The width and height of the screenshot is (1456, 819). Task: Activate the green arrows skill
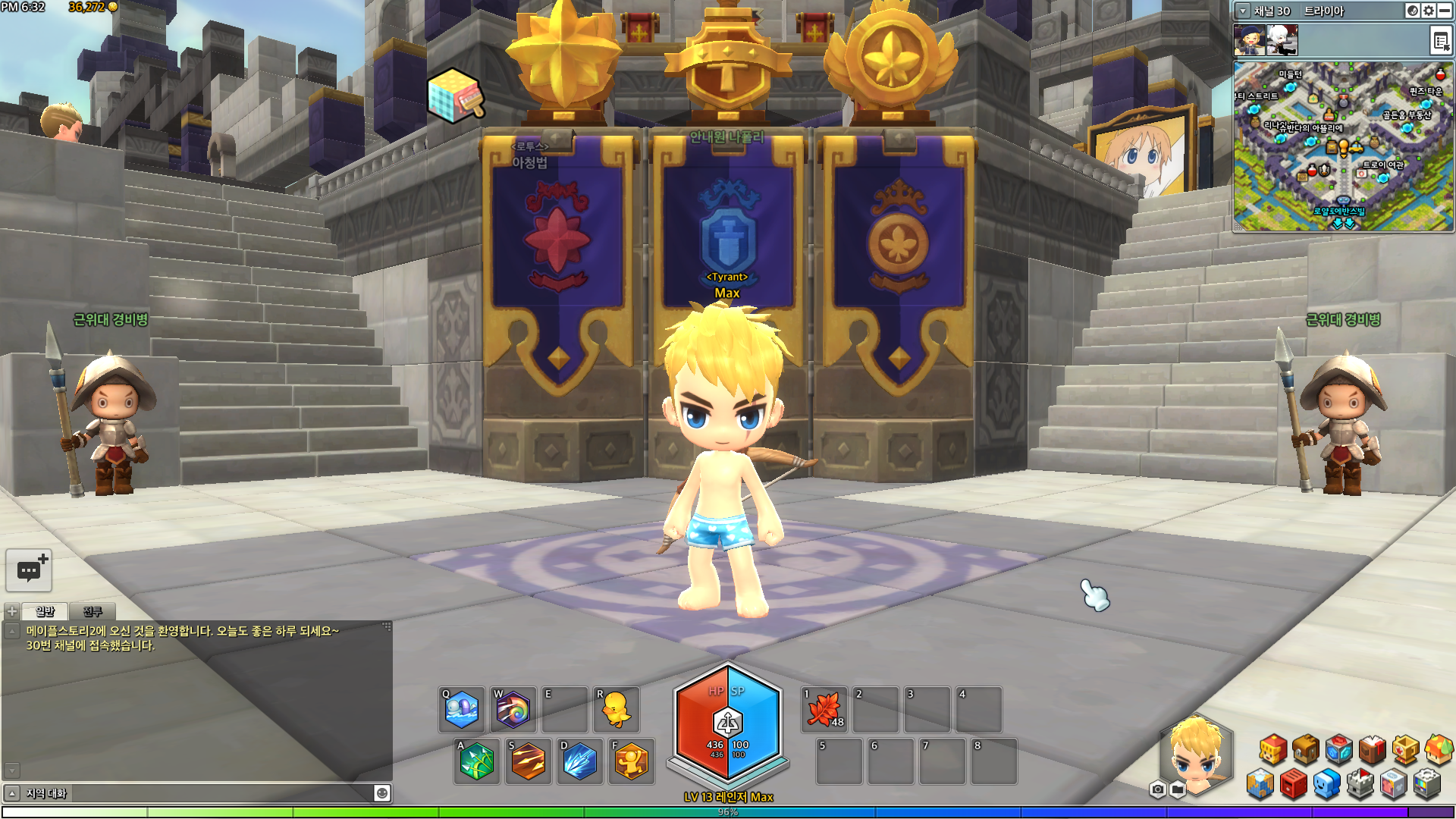(476, 761)
